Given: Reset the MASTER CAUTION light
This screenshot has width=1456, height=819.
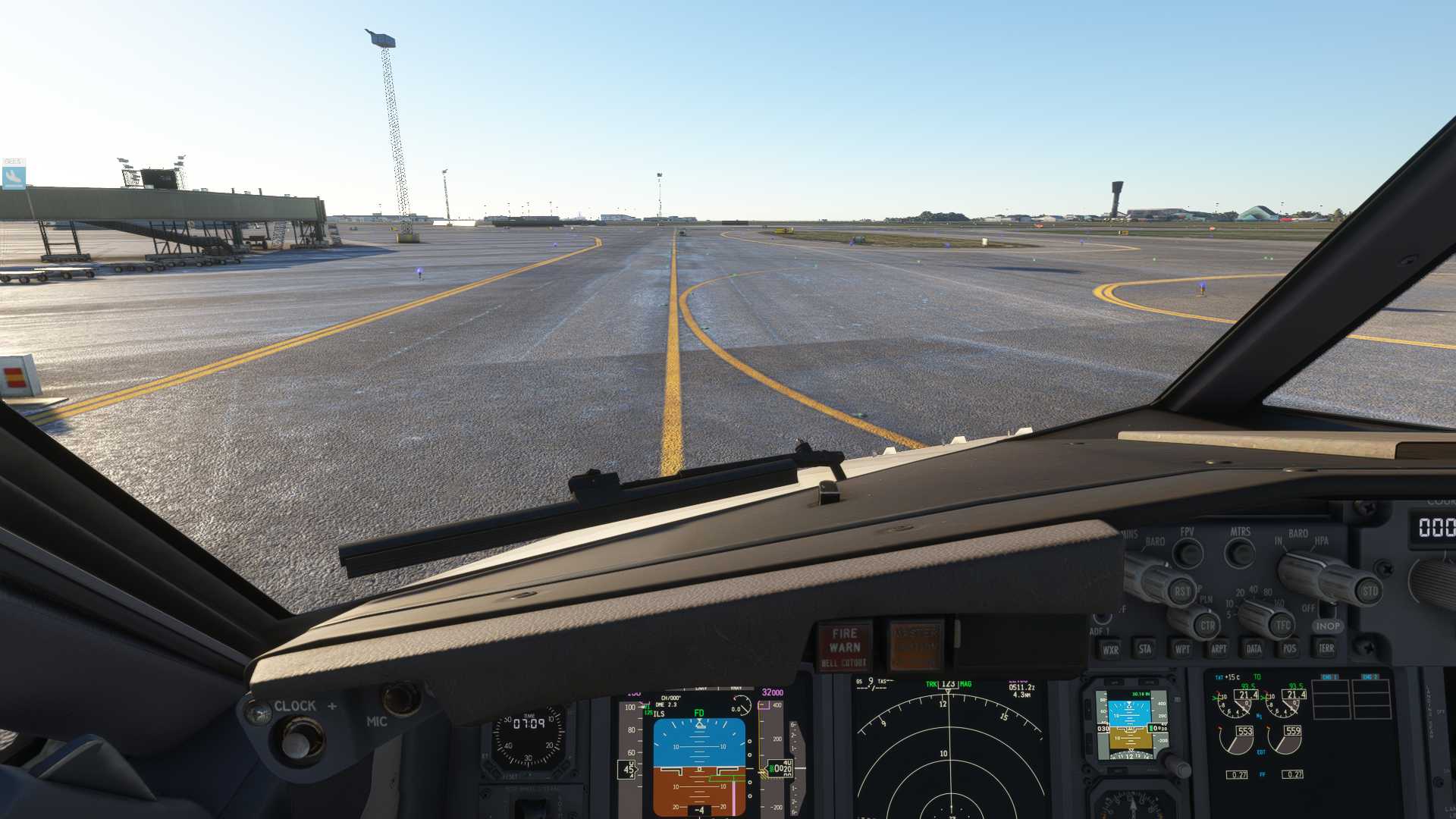Looking at the screenshot, I should pos(916,646).
